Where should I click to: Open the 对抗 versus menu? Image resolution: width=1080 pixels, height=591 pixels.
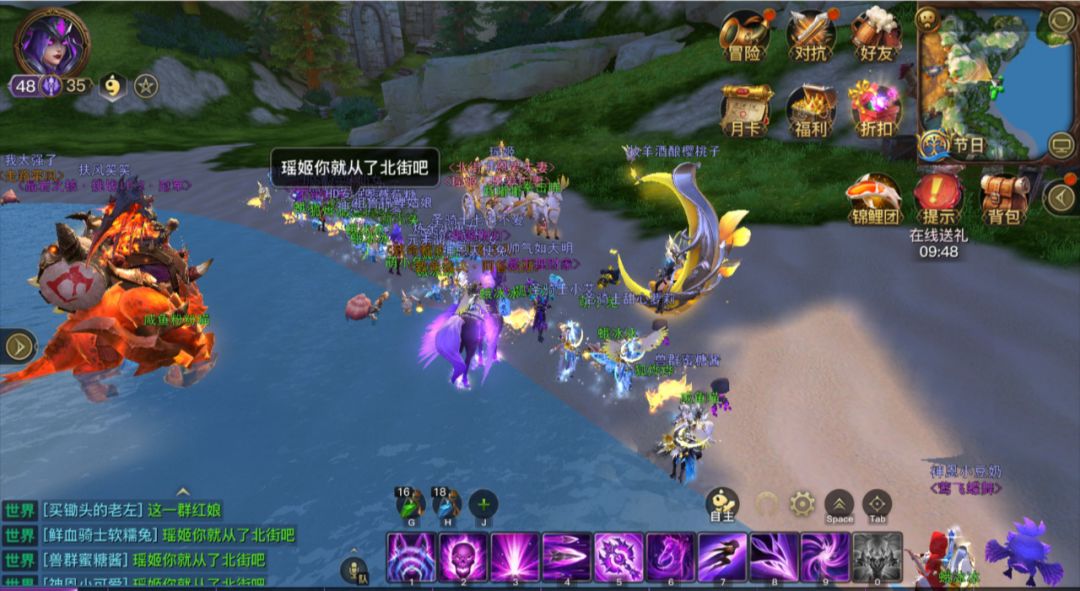[x=810, y=35]
